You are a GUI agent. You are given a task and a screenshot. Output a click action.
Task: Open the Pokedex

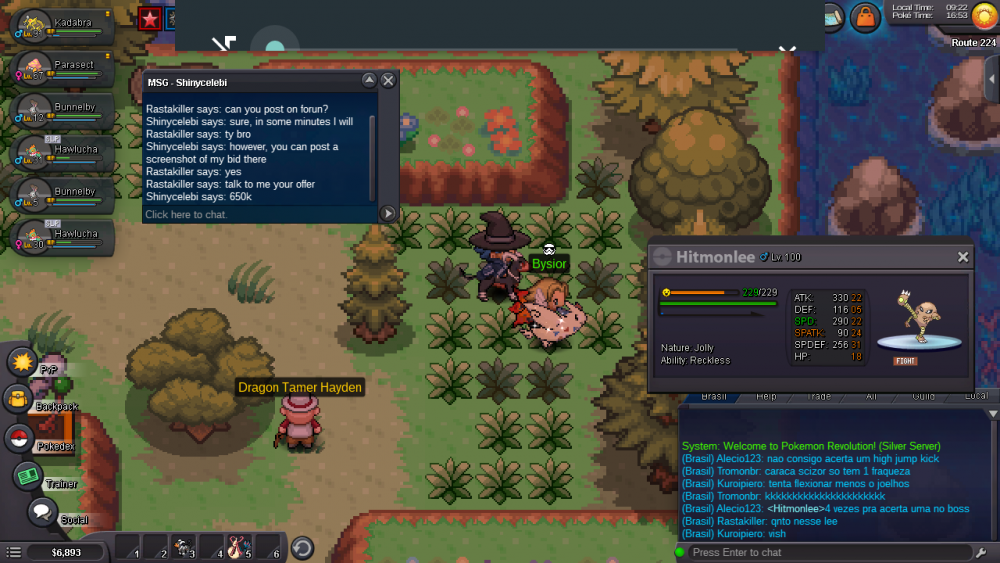20,438
